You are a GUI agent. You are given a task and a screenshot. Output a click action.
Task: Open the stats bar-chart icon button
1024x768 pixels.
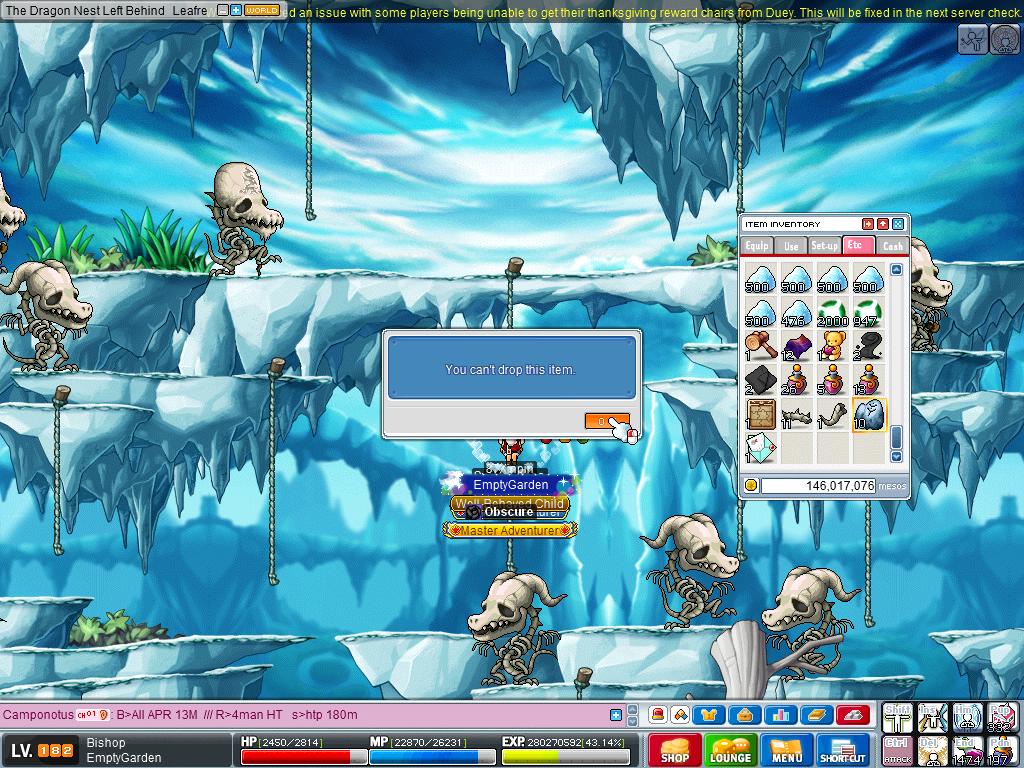point(780,715)
